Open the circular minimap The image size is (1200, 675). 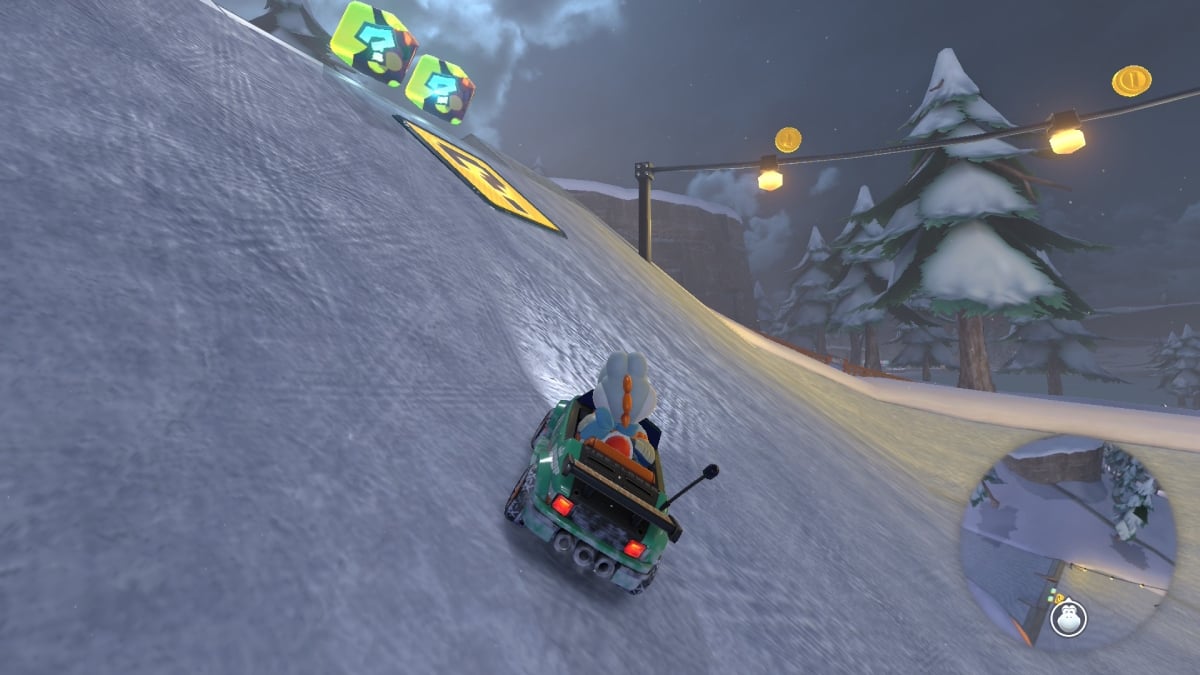(x=1067, y=541)
